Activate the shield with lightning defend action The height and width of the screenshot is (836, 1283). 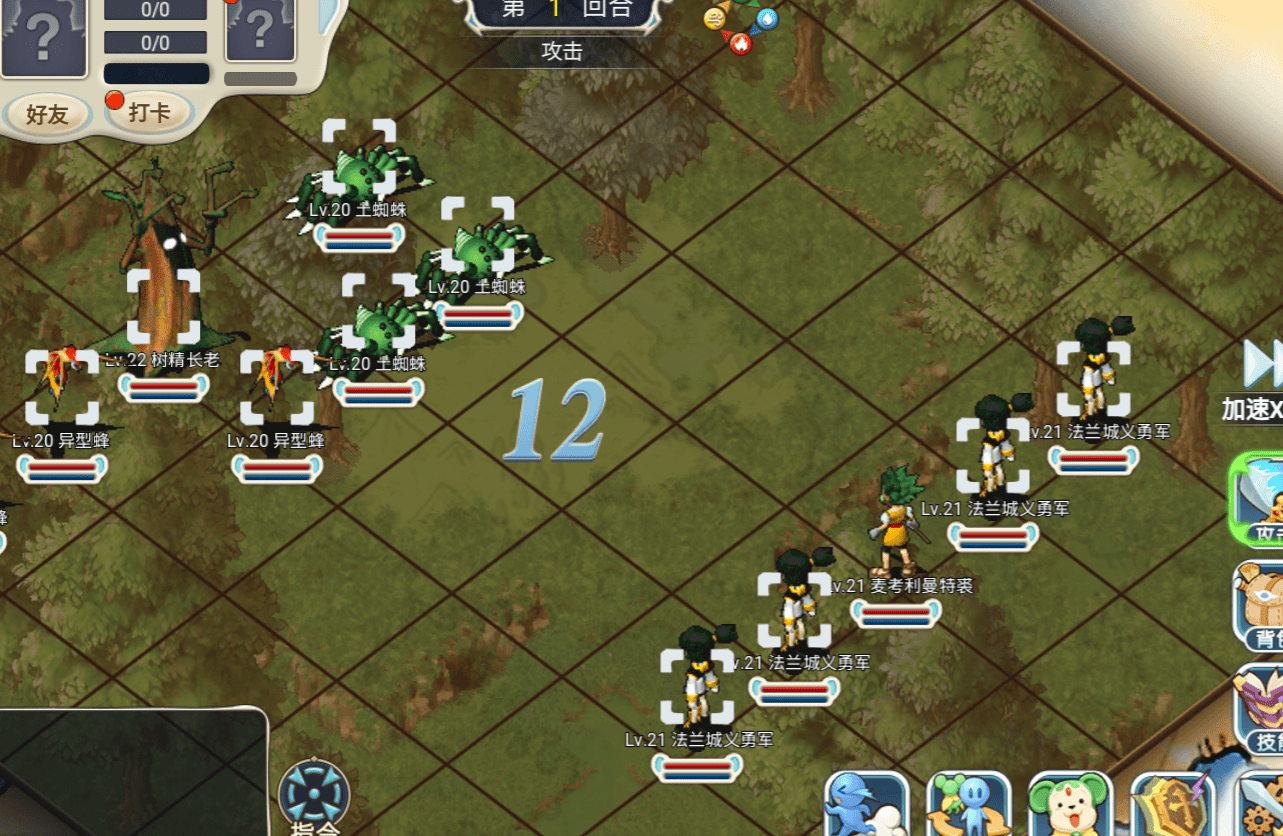1172,804
